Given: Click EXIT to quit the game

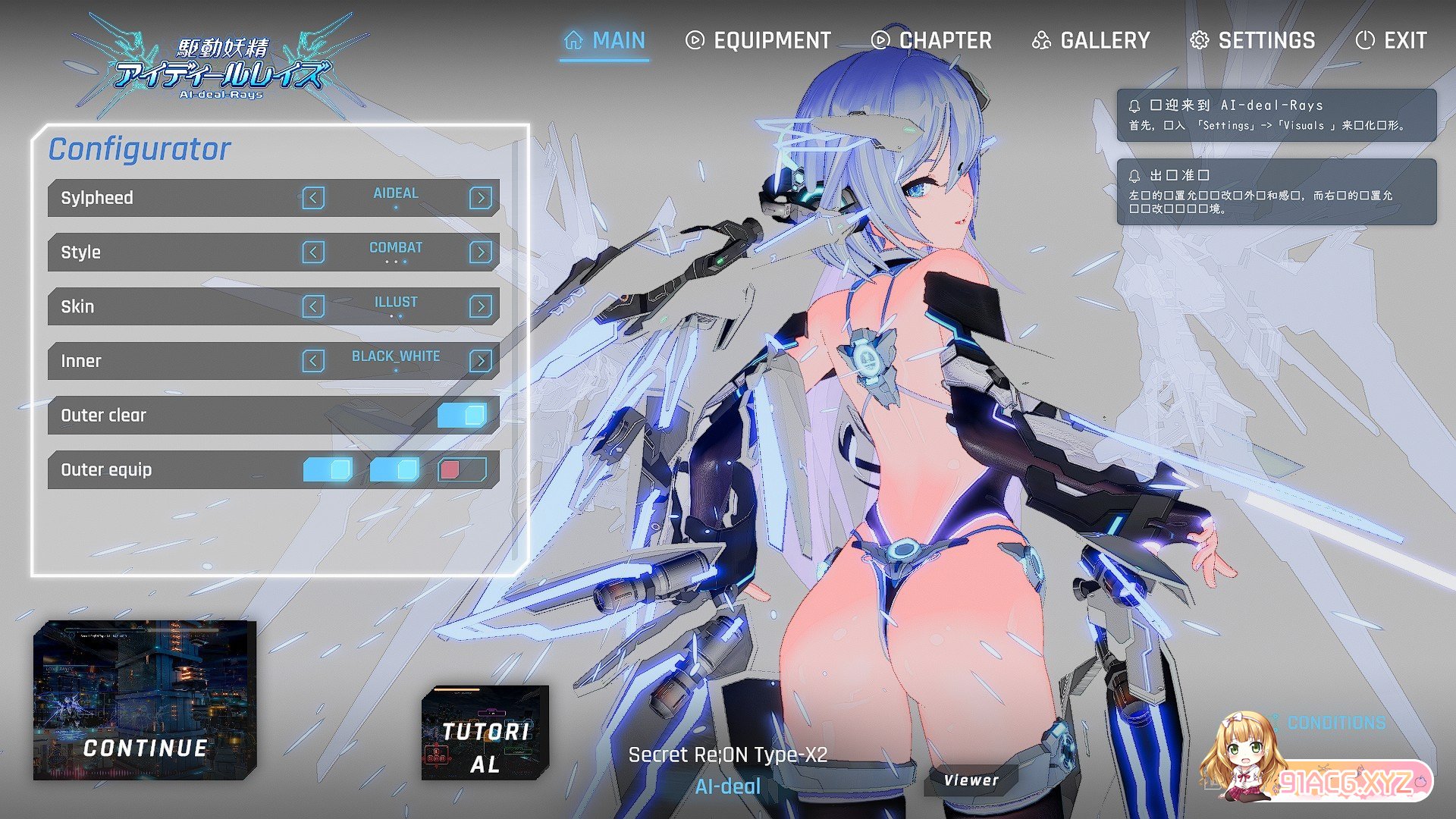Looking at the screenshot, I should (1391, 40).
